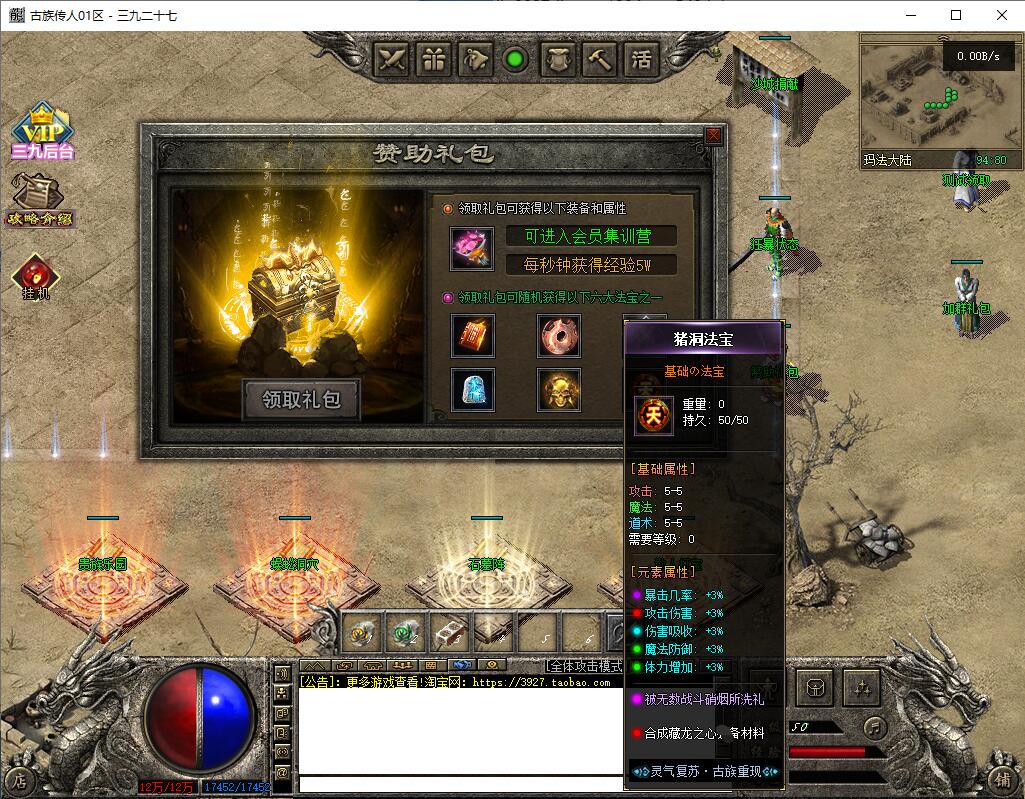The image size is (1025, 799).
Task: Toggle the 挂机 auto-battle icon
Action: click(x=36, y=277)
